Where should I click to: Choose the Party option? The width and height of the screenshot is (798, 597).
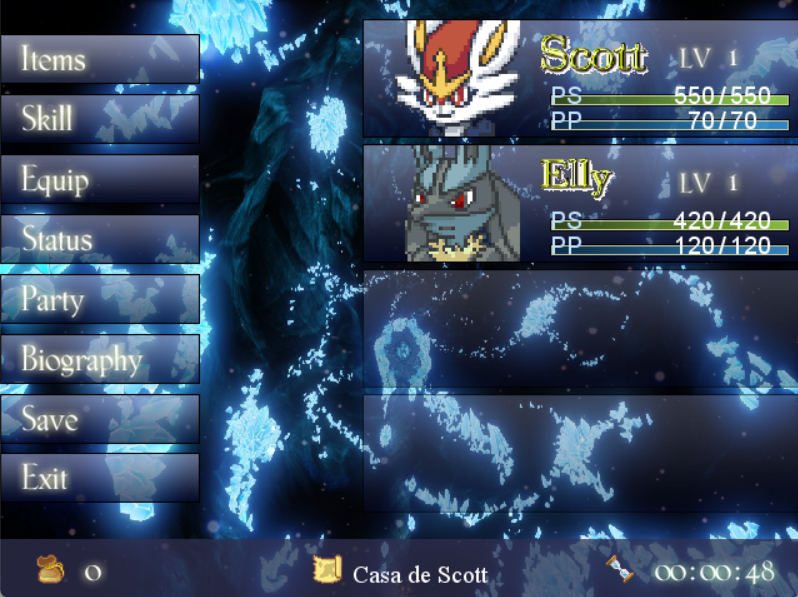pos(99,299)
